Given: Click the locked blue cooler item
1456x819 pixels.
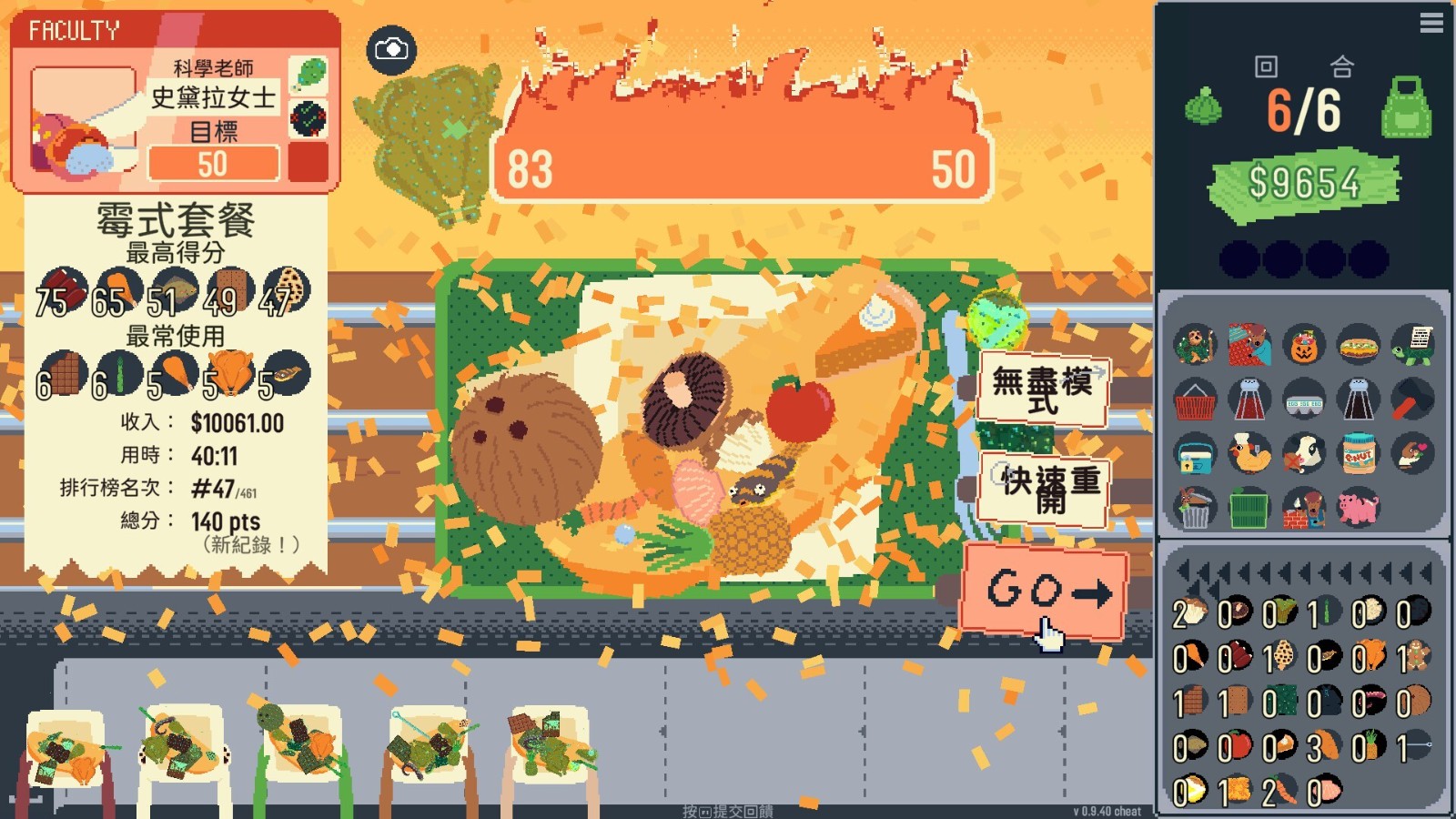Looking at the screenshot, I should pyautogui.click(x=1195, y=453).
